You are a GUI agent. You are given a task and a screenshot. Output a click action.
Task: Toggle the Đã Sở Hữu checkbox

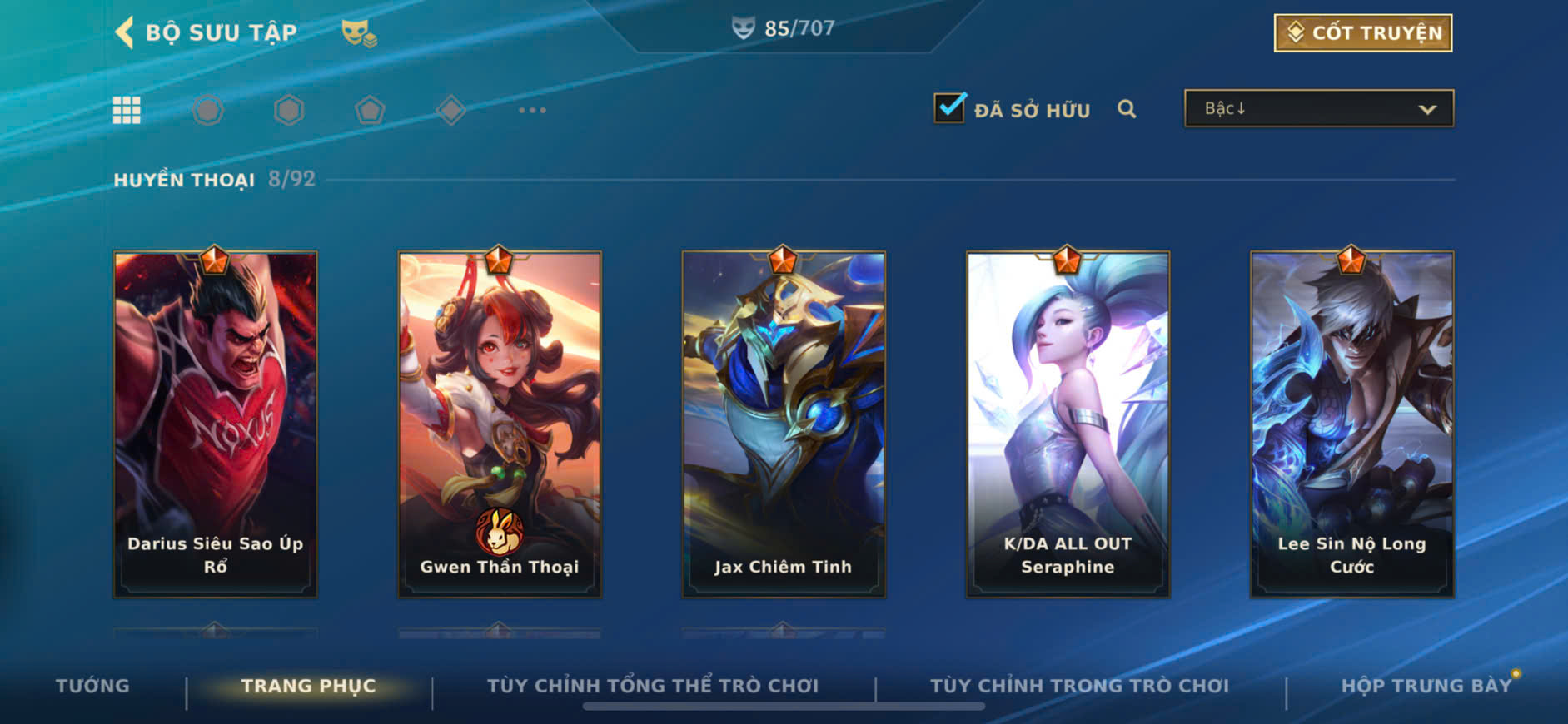pyautogui.click(x=949, y=108)
